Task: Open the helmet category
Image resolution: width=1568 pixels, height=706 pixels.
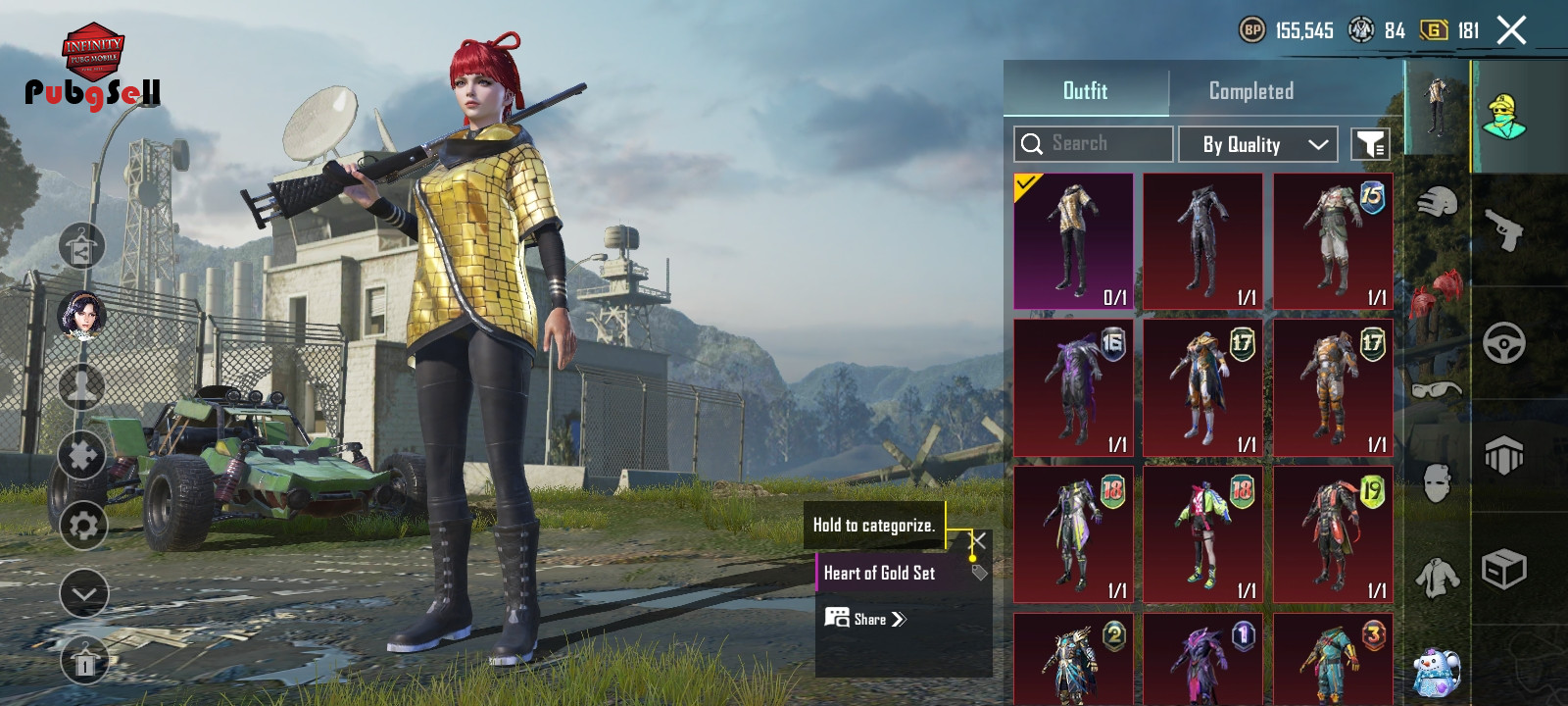Action: [x=1437, y=204]
